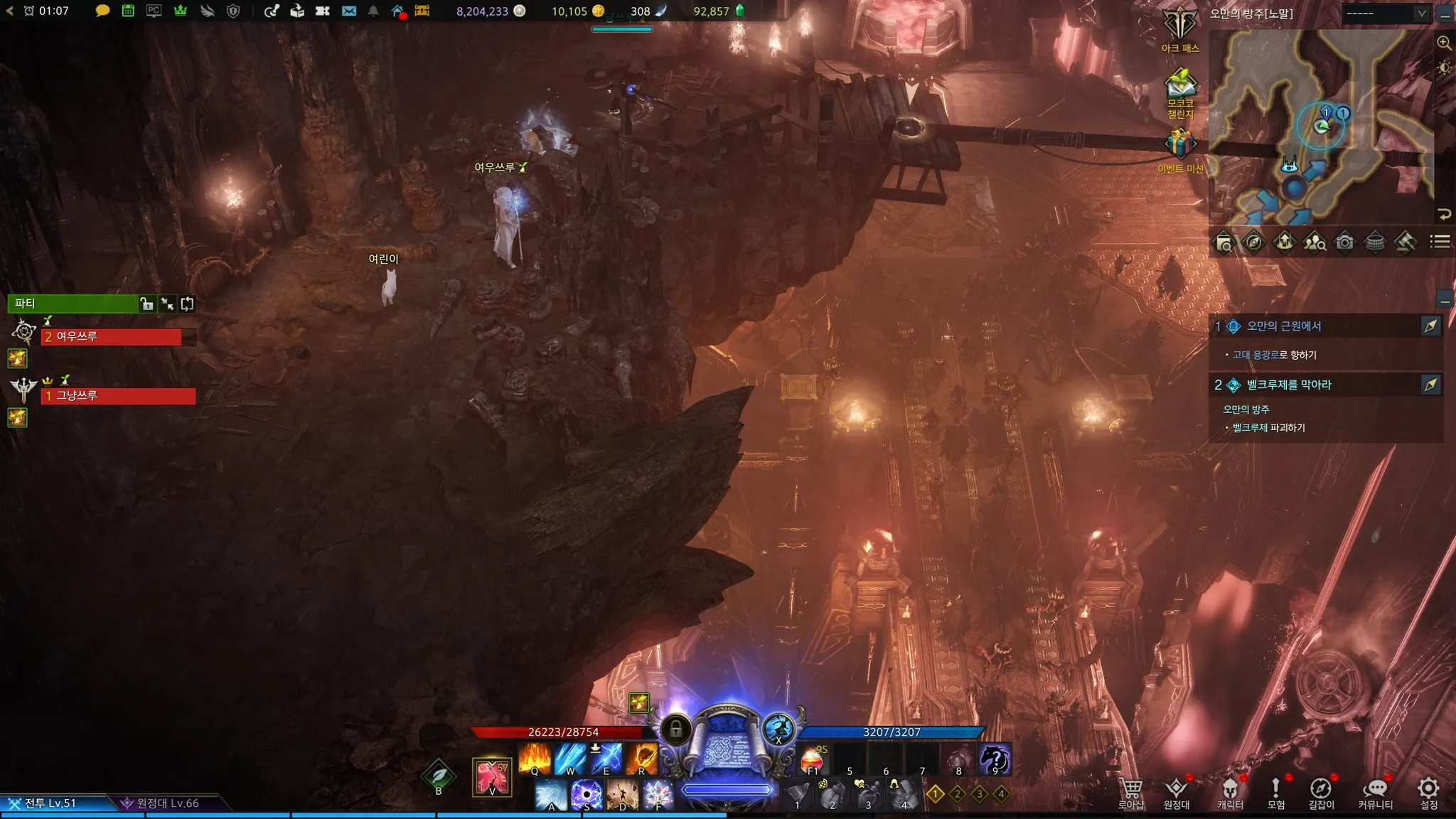
Task: Activate the fire skill on Q
Action: pos(535,759)
